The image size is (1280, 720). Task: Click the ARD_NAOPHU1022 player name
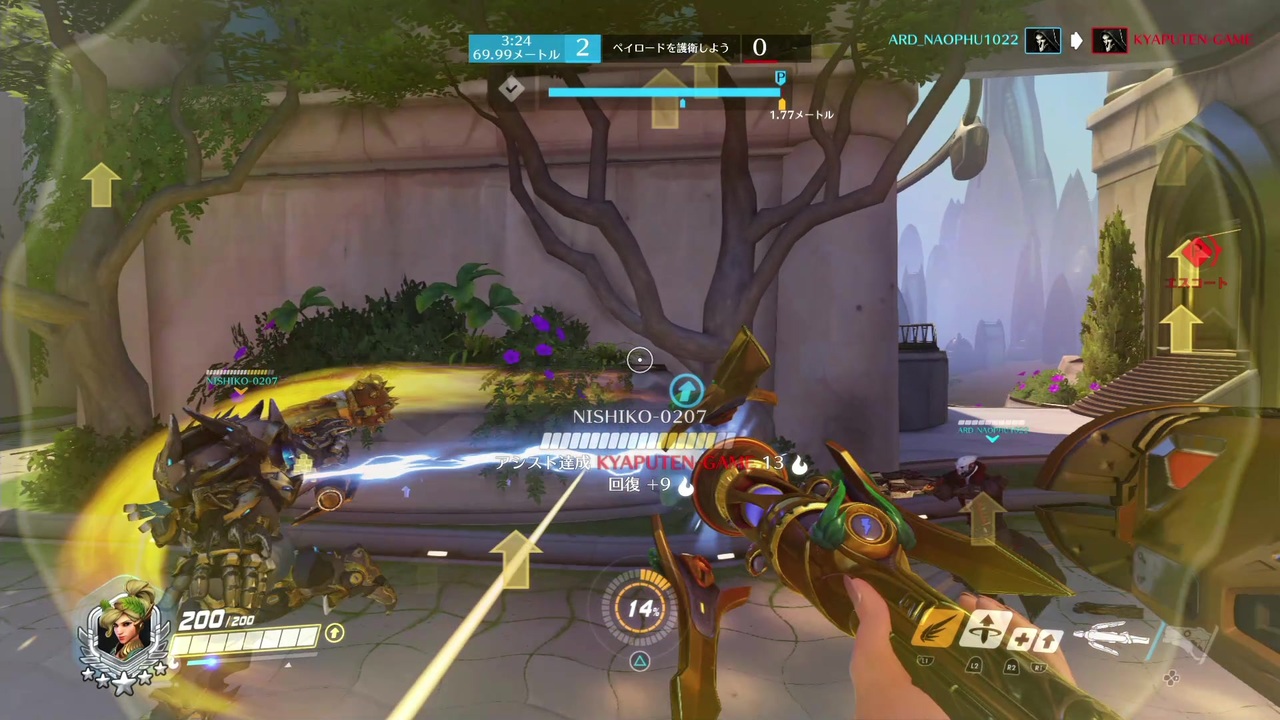pyautogui.click(x=952, y=40)
